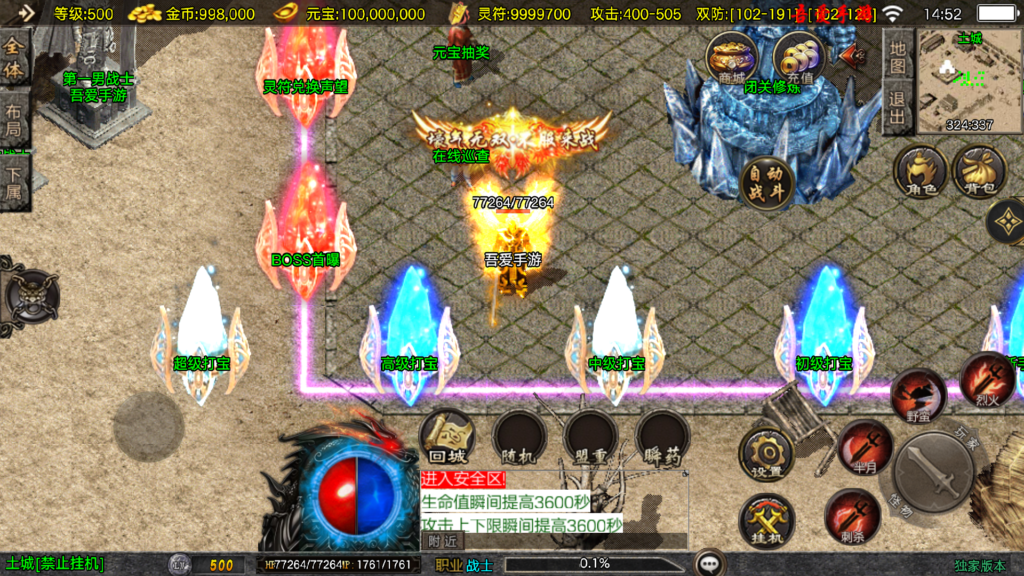Toggle 自动战斗 auto battle

coord(767,183)
